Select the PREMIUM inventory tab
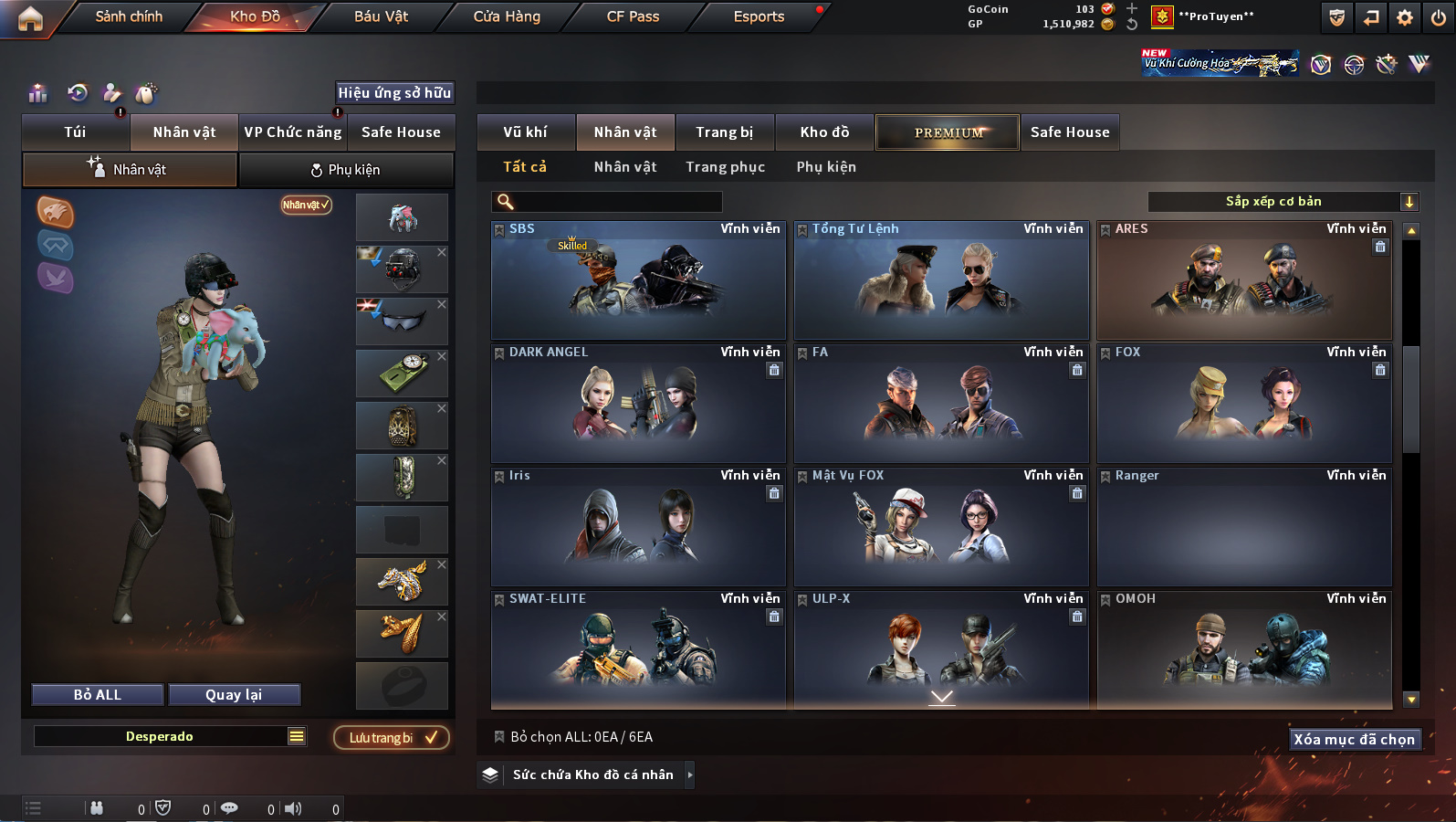This screenshot has height=822, width=1456. point(948,132)
